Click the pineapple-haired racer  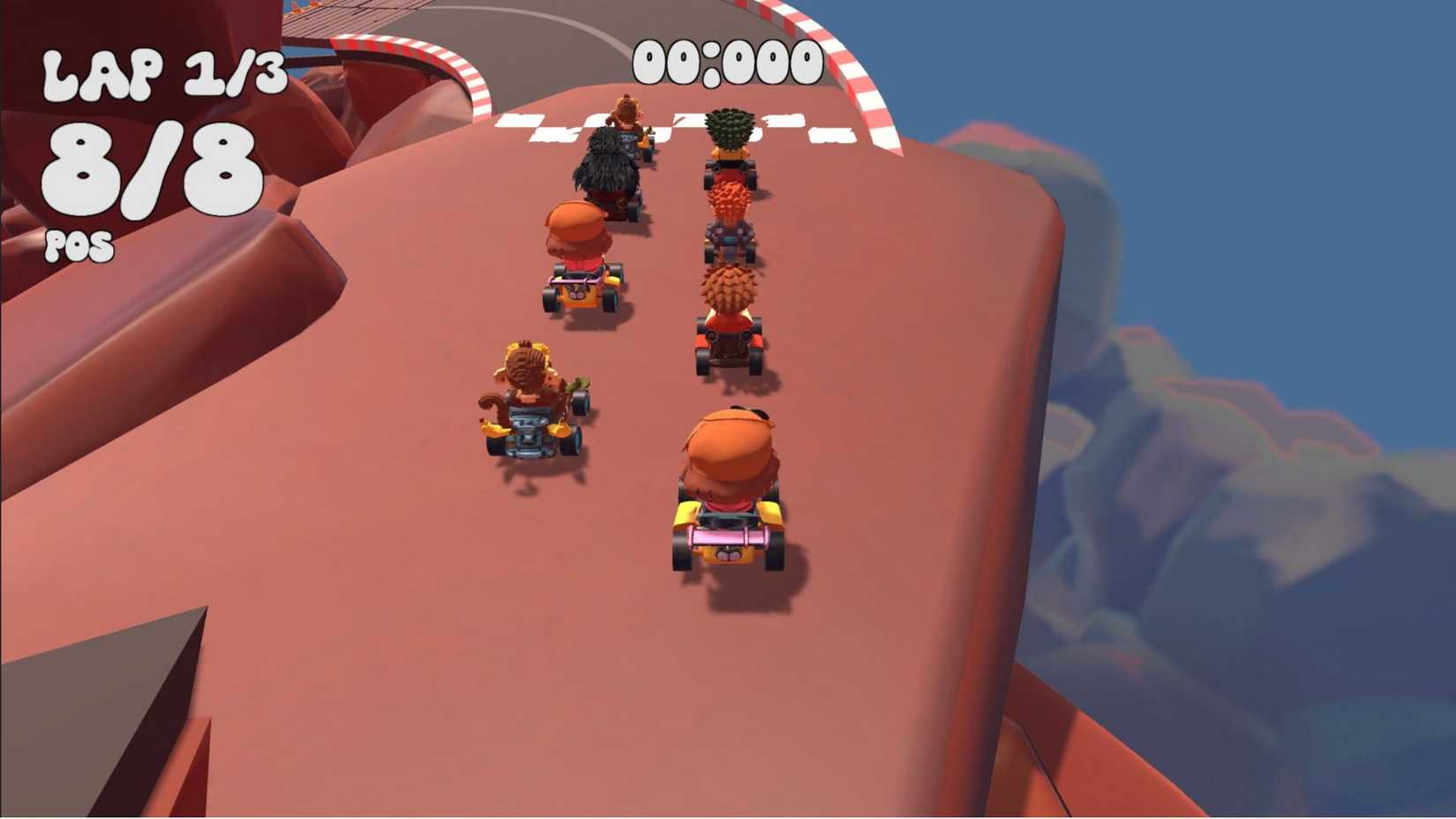tap(731, 132)
